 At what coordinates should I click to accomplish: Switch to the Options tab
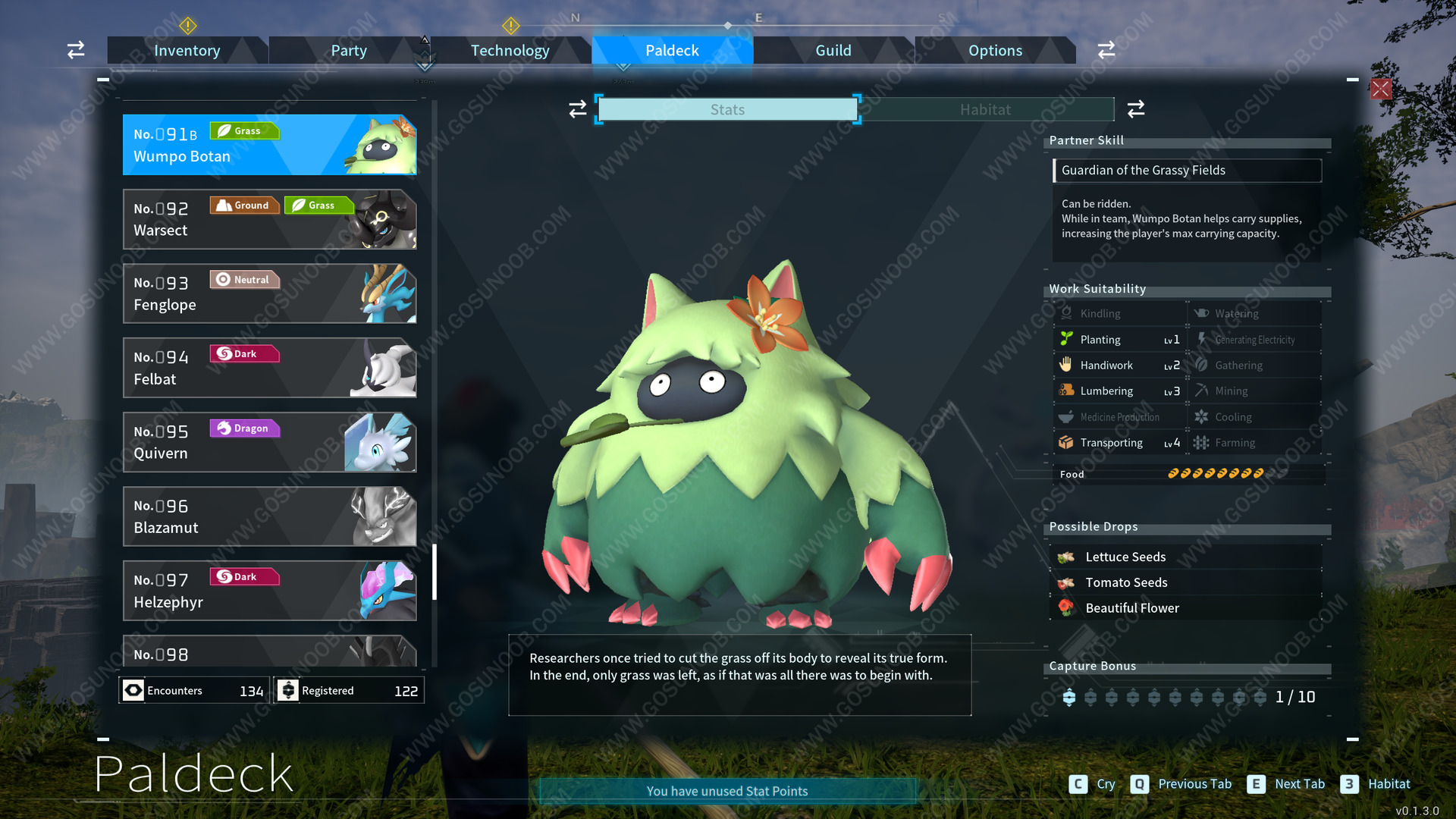pos(995,51)
